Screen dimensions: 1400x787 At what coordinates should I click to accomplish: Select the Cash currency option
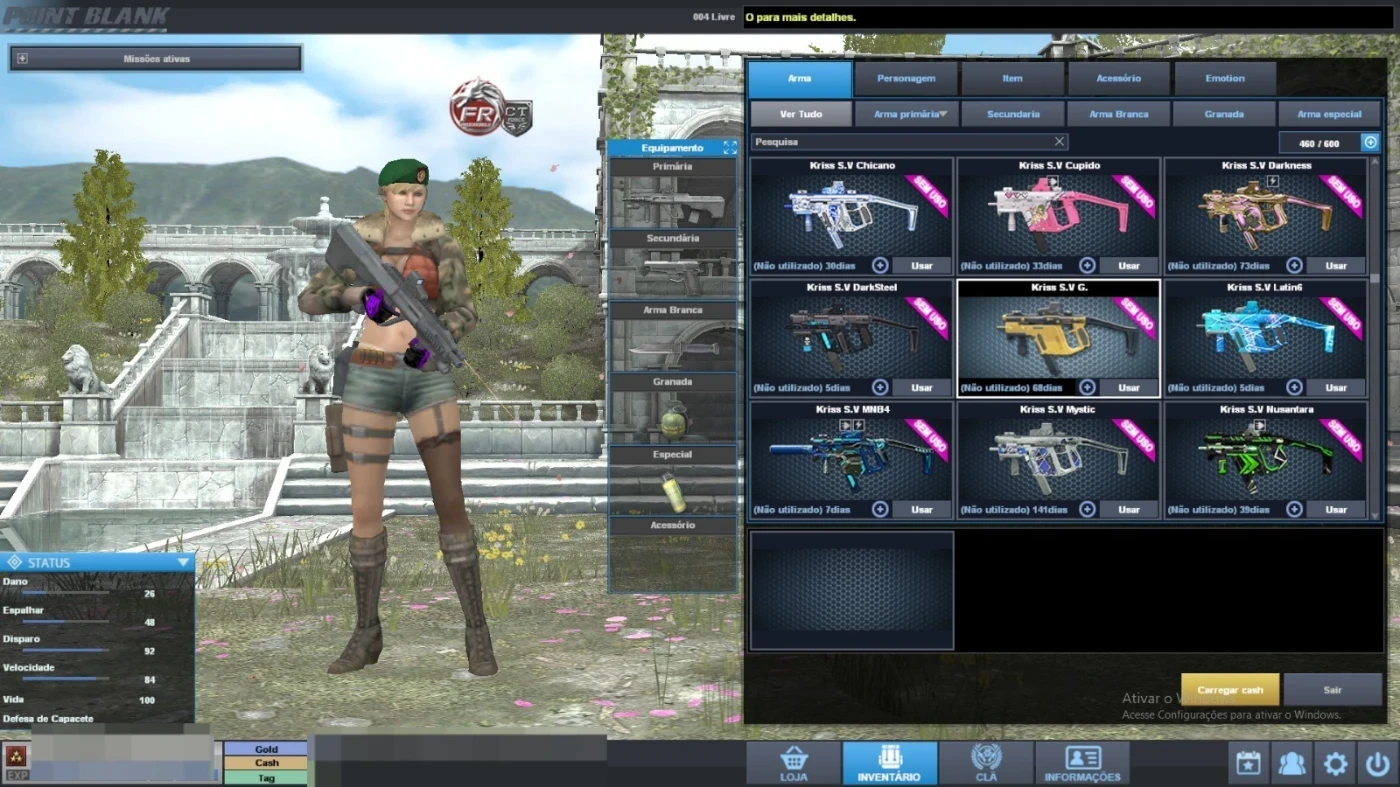click(264, 763)
